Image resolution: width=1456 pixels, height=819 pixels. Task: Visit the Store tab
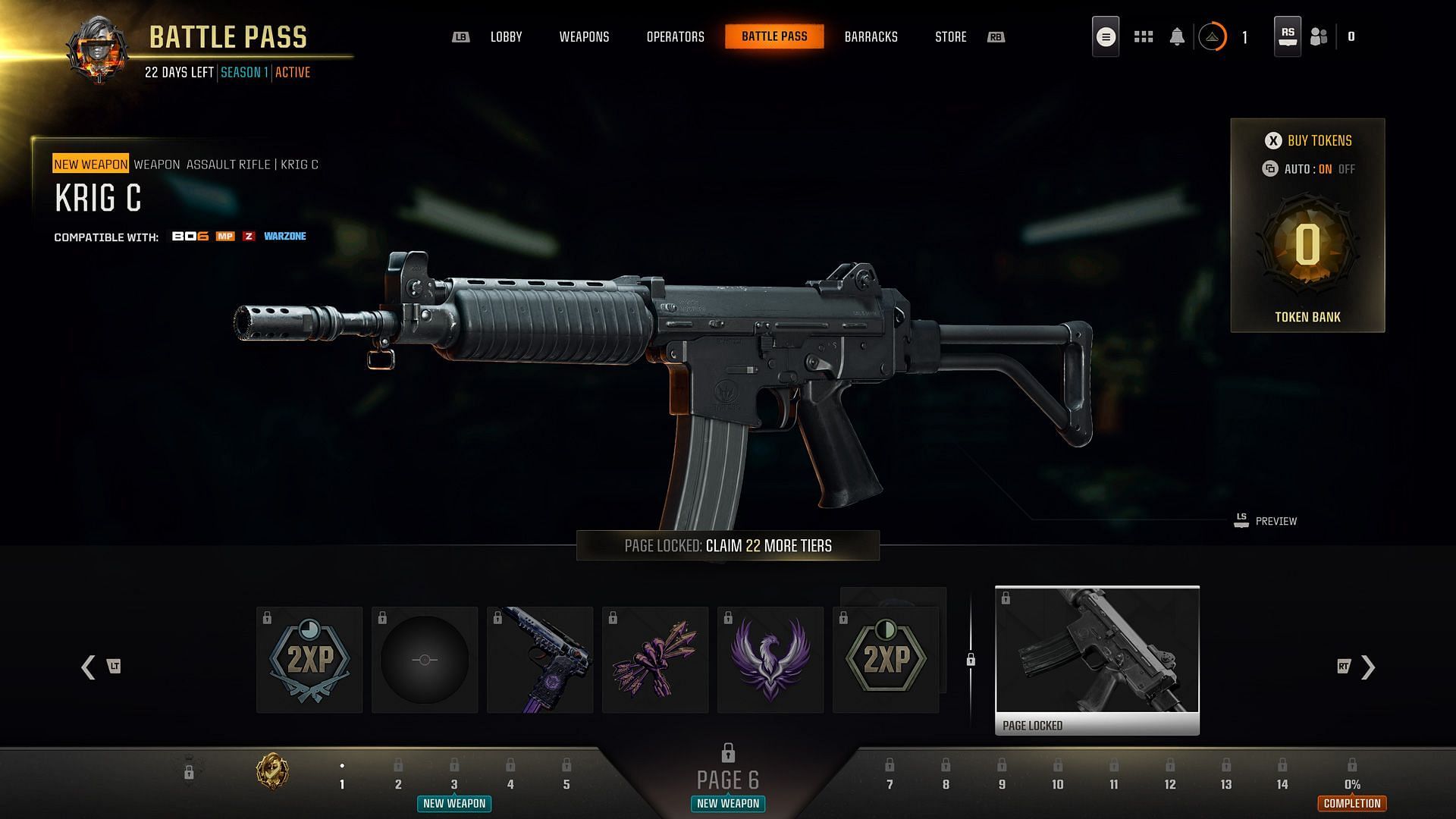coord(950,36)
